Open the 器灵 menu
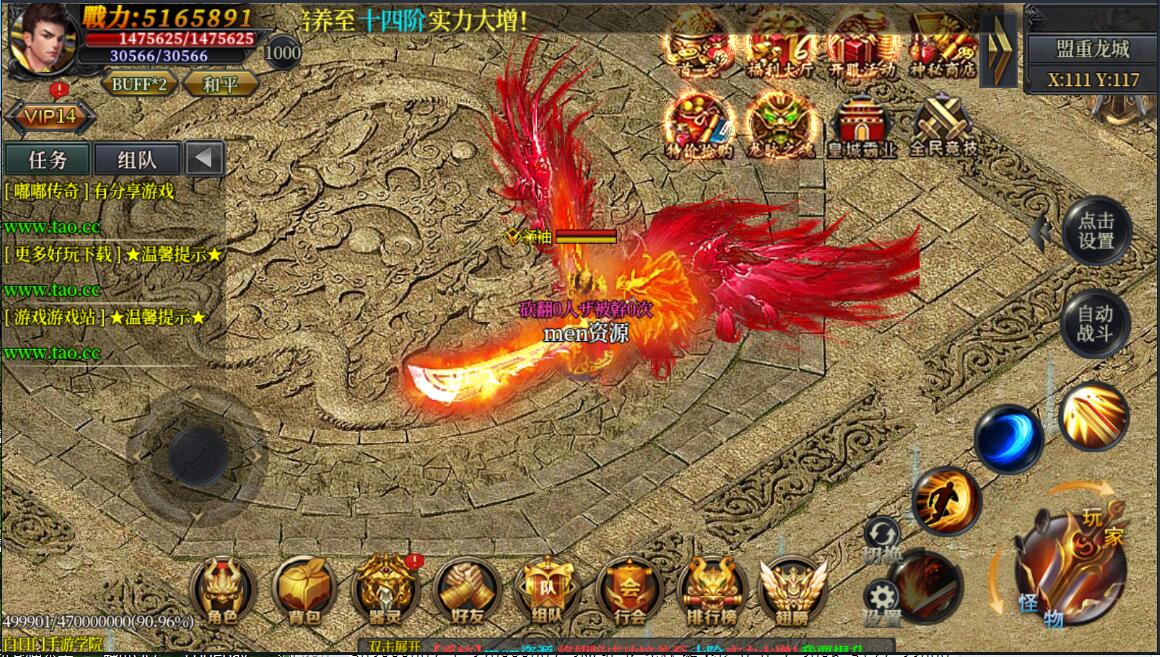 [x=386, y=591]
